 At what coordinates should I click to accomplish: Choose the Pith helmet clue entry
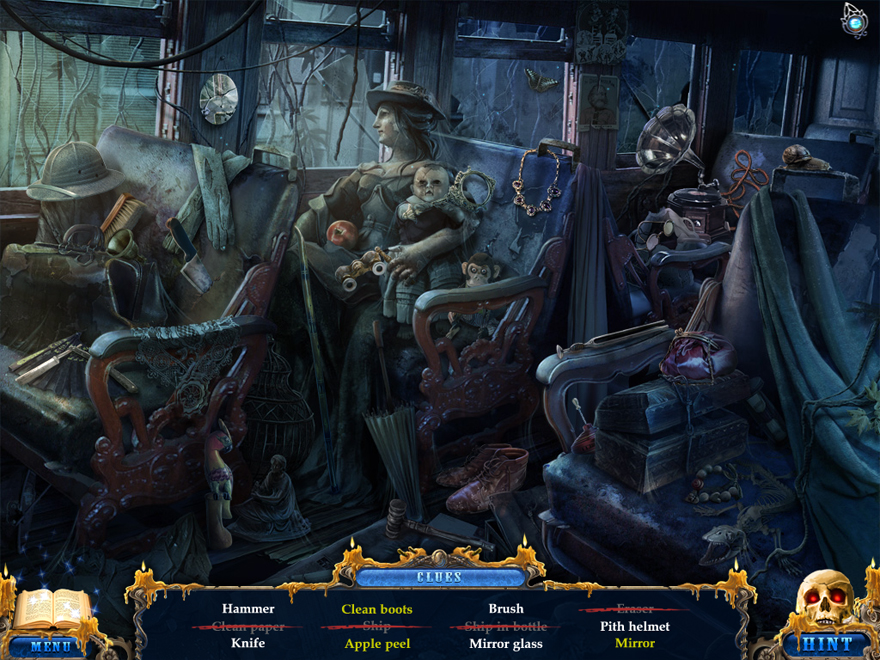[x=635, y=626]
